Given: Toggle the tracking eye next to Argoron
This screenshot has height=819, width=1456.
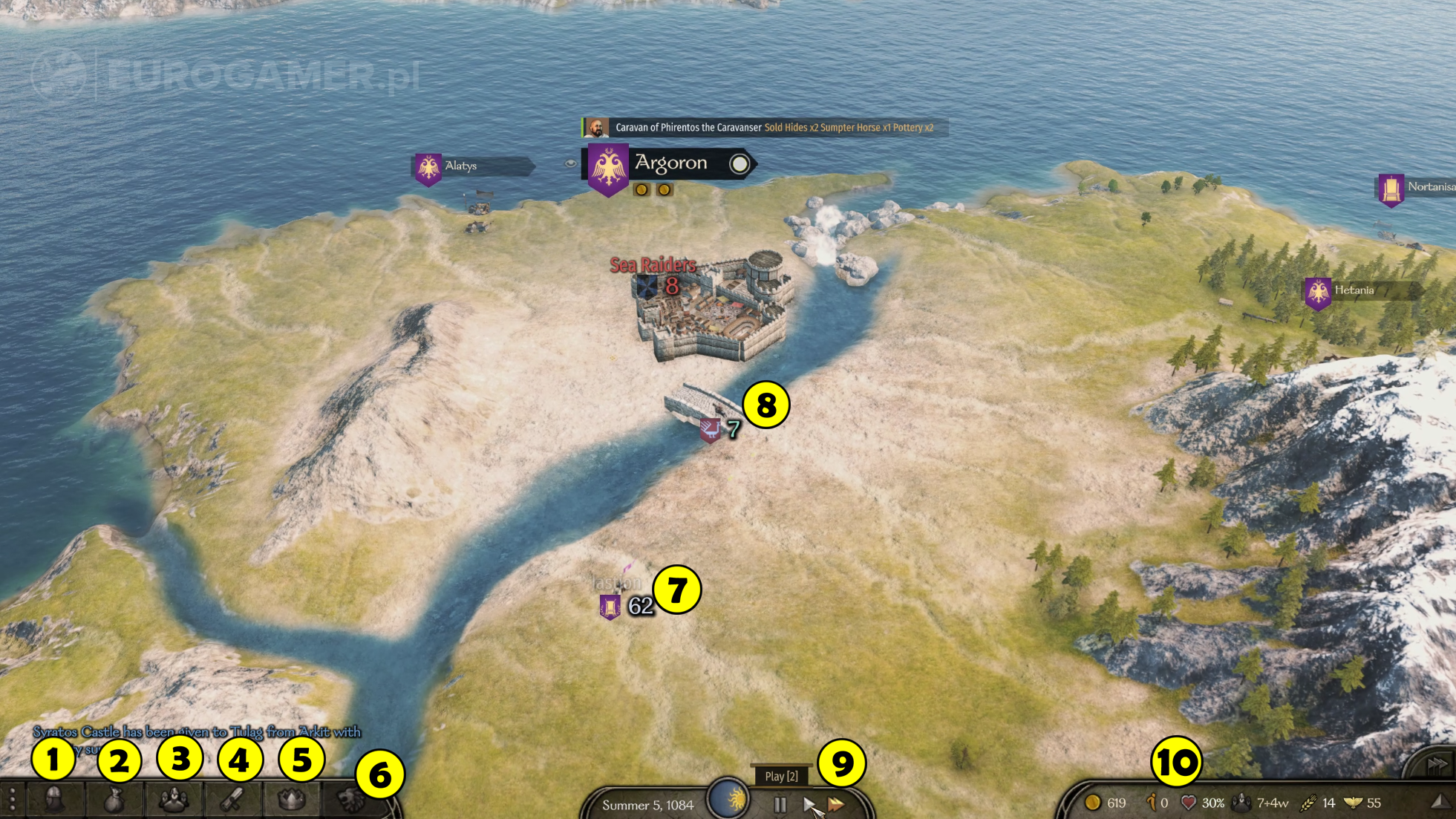Looking at the screenshot, I should (x=571, y=163).
